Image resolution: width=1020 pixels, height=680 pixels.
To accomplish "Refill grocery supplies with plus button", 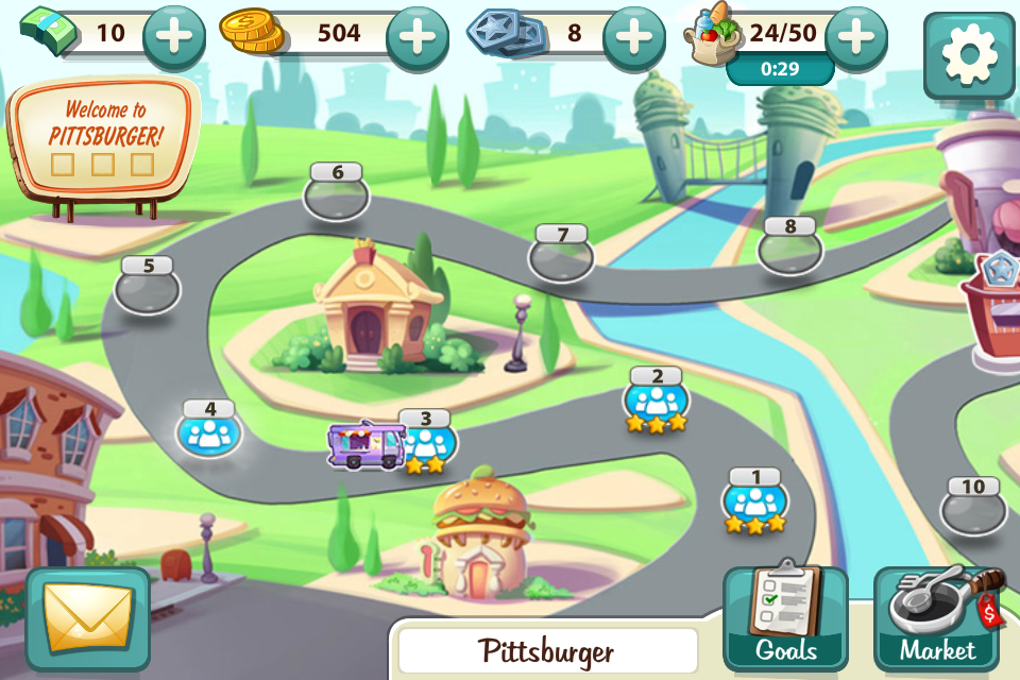I will pos(856,37).
